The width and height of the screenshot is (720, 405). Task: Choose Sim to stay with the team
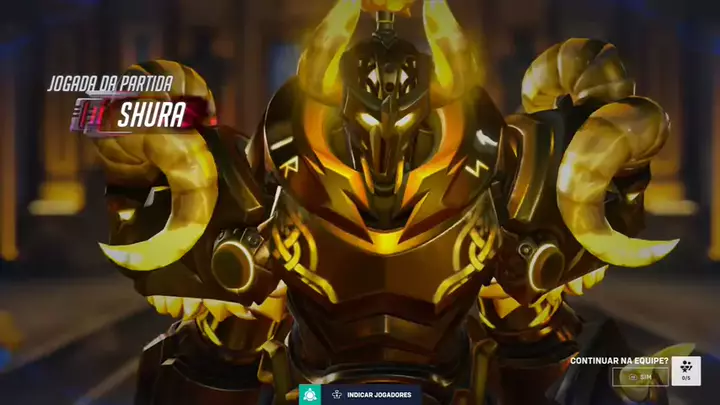(x=640, y=377)
